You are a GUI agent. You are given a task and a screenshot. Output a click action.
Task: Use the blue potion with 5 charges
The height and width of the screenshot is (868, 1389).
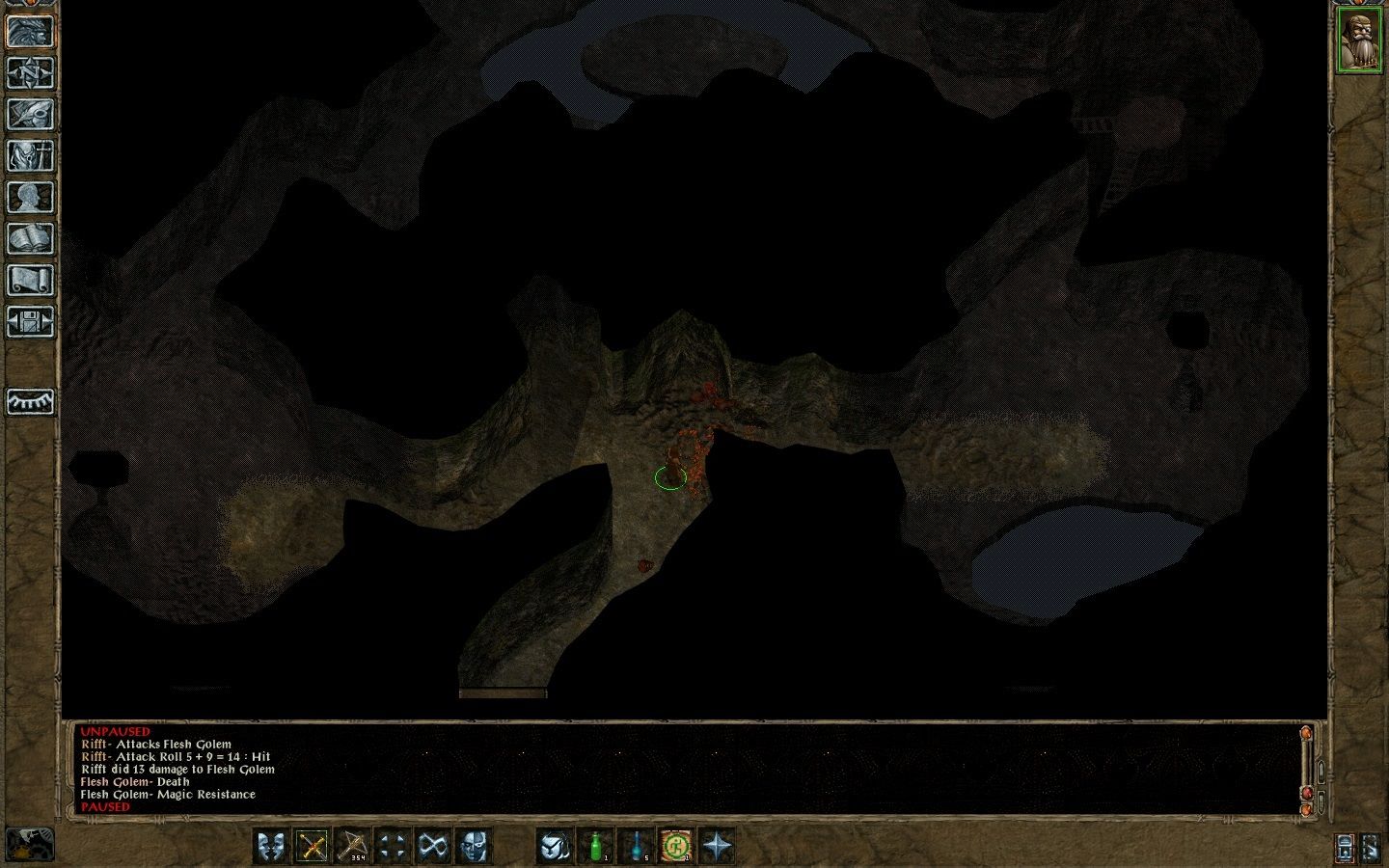[637, 846]
